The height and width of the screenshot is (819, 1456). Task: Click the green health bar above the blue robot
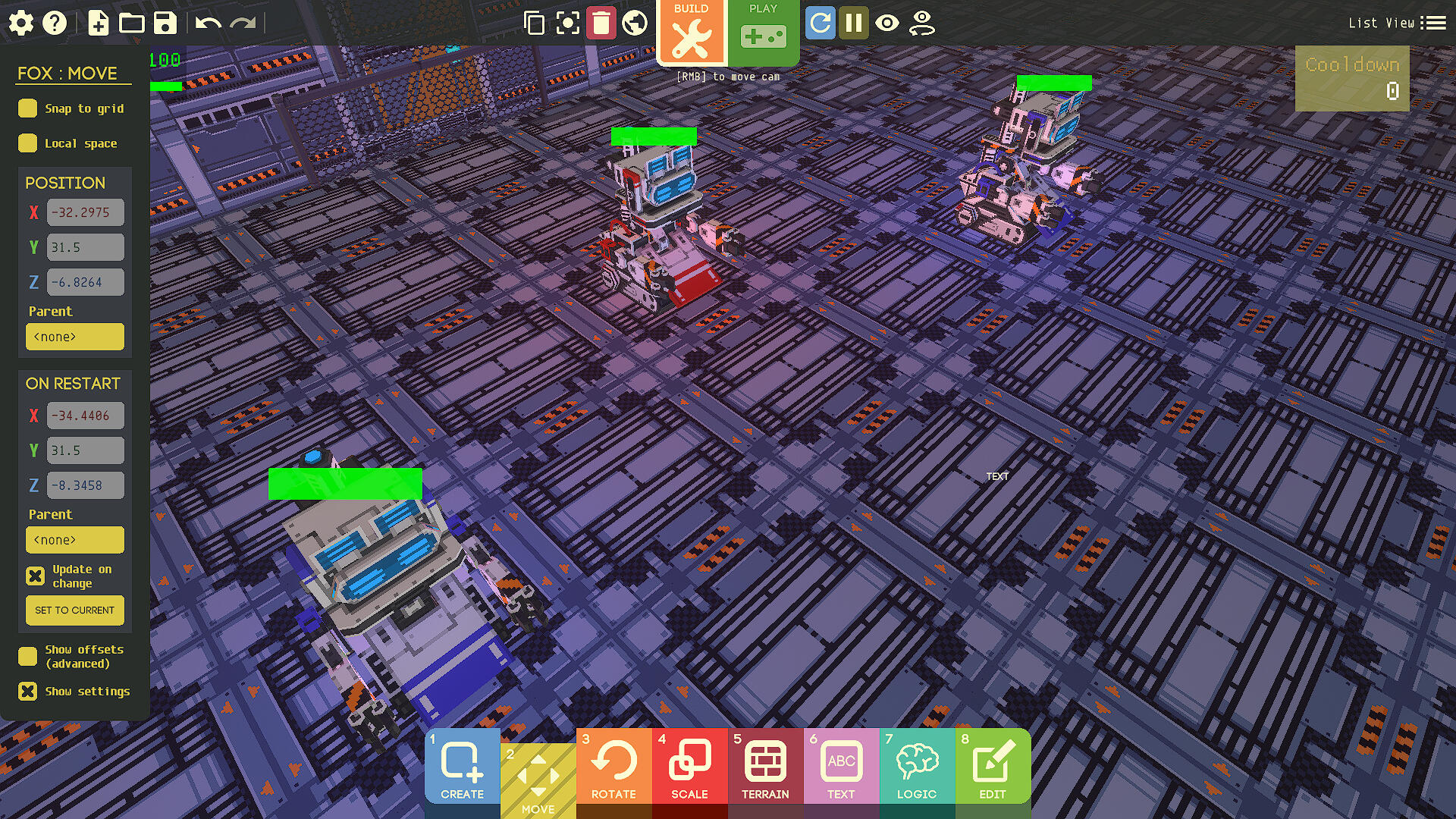tap(345, 483)
